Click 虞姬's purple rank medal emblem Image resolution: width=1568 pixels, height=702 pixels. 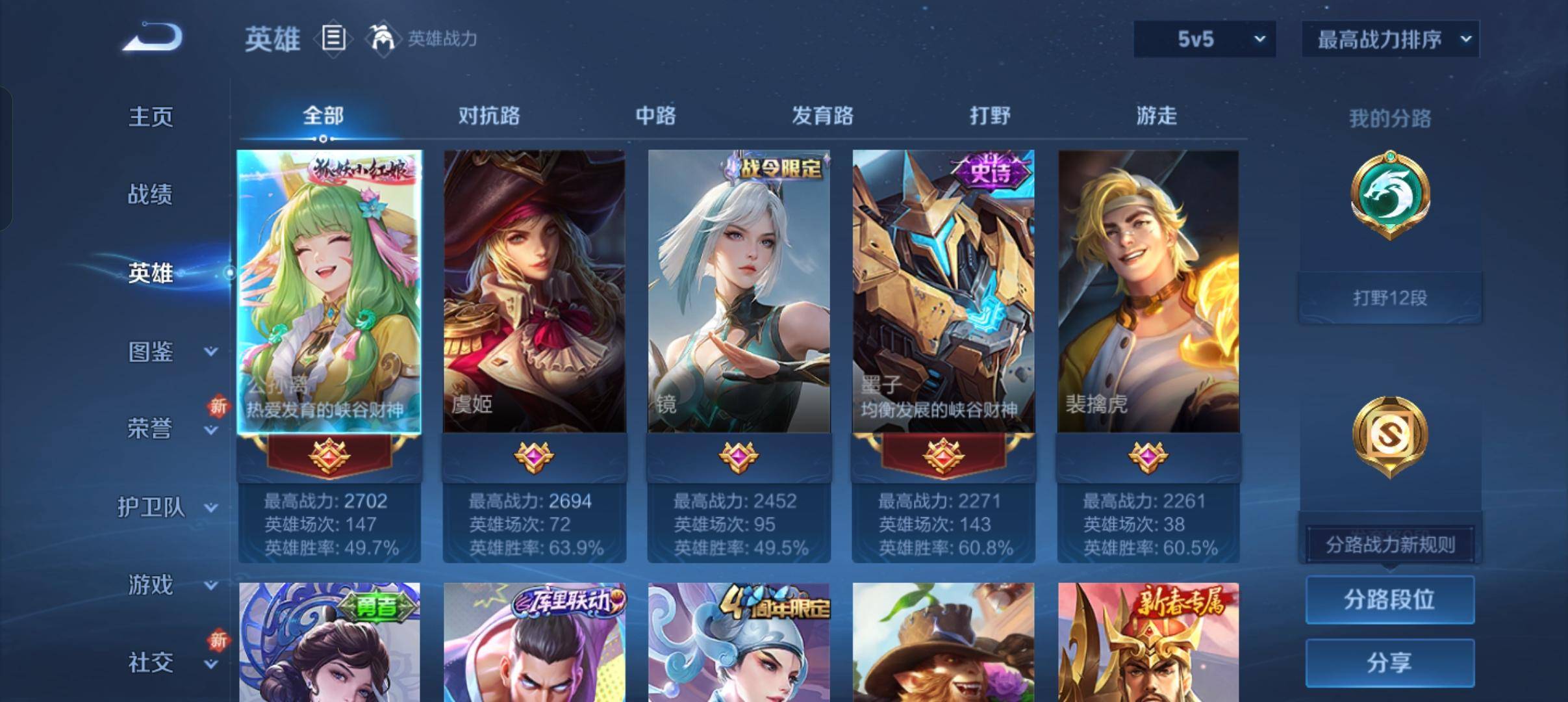(535, 457)
